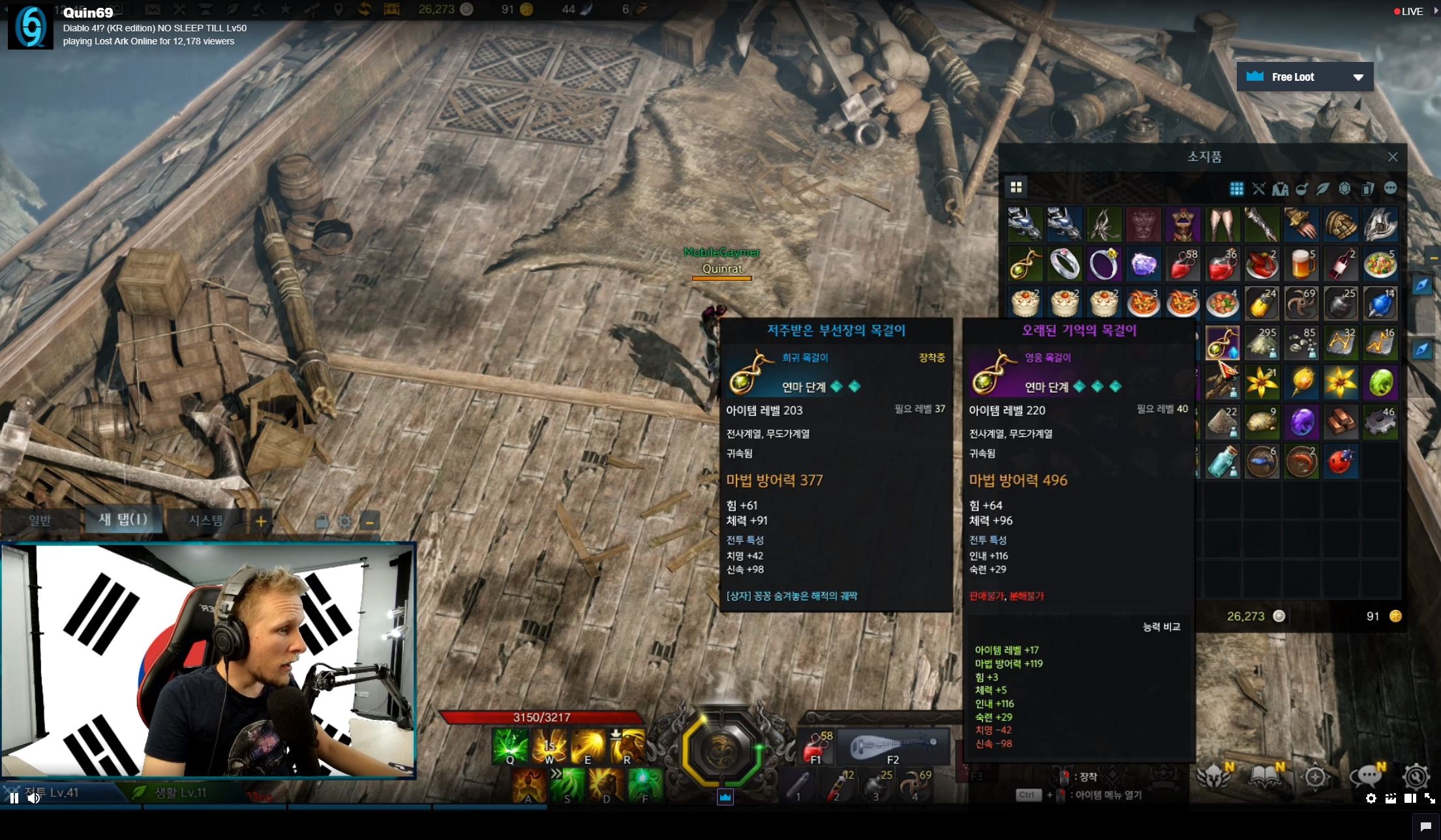Image resolution: width=1441 pixels, height=840 pixels.
Task: Select the beer mug item slot
Action: click(x=1301, y=264)
